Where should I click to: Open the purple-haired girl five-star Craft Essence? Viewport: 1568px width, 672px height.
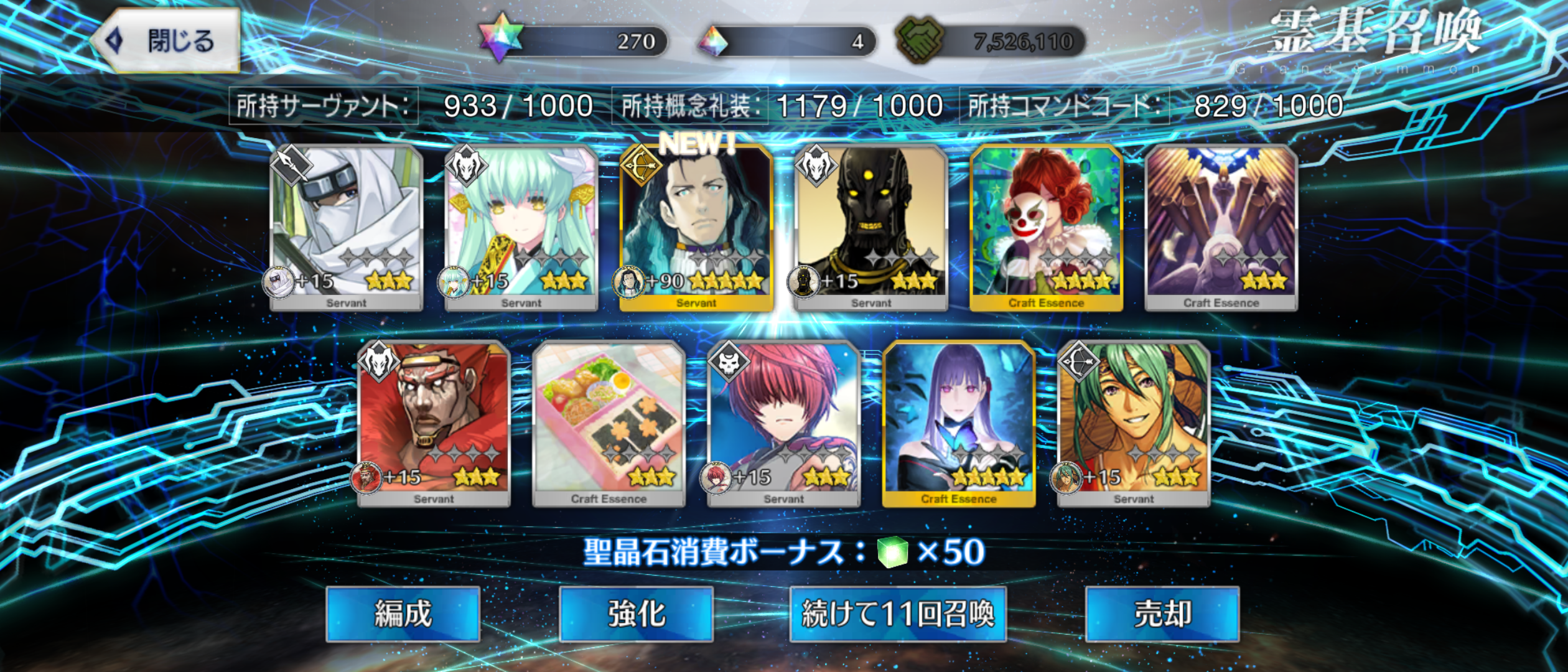[958, 423]
